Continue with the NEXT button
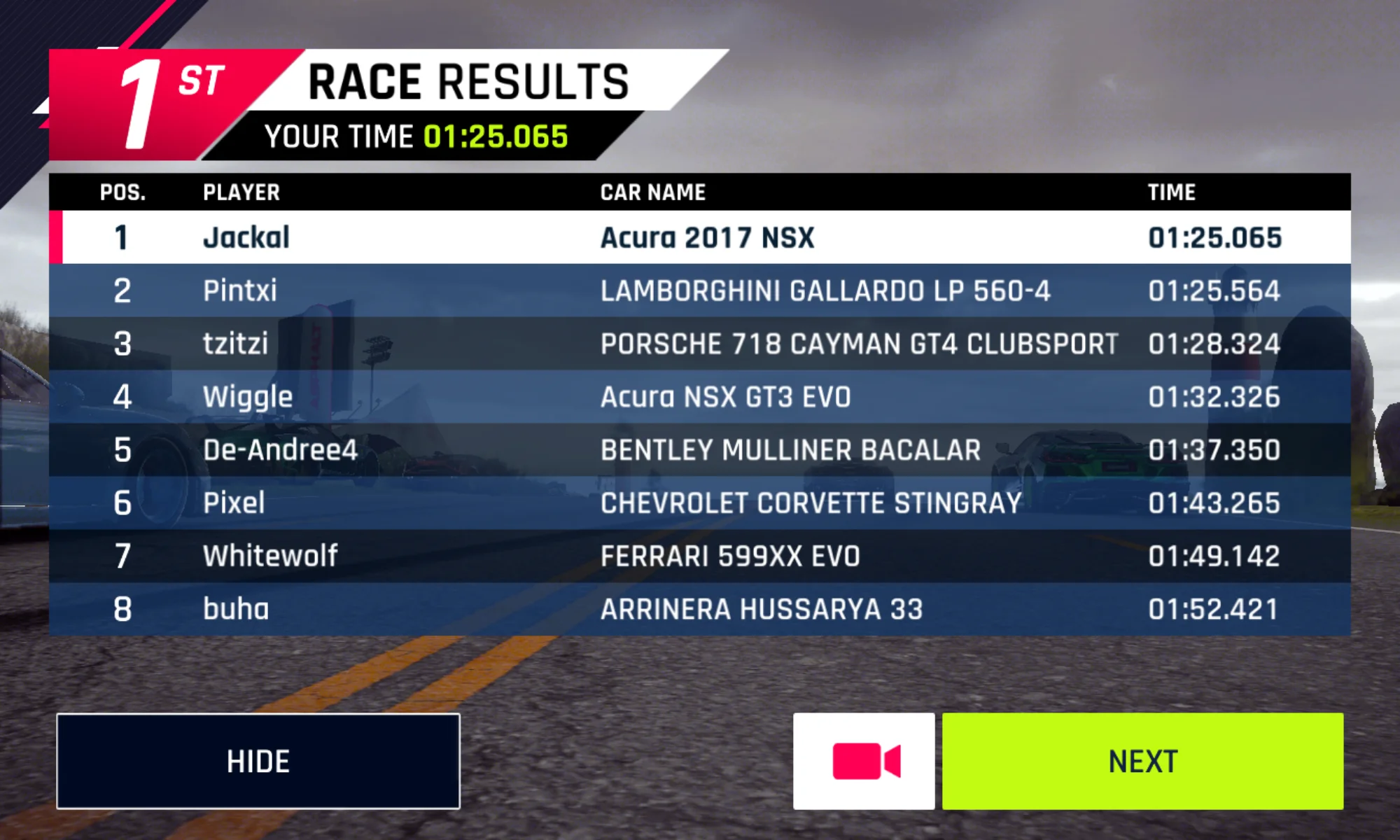Screen dimensions: 1400x840 [1142, 761]
